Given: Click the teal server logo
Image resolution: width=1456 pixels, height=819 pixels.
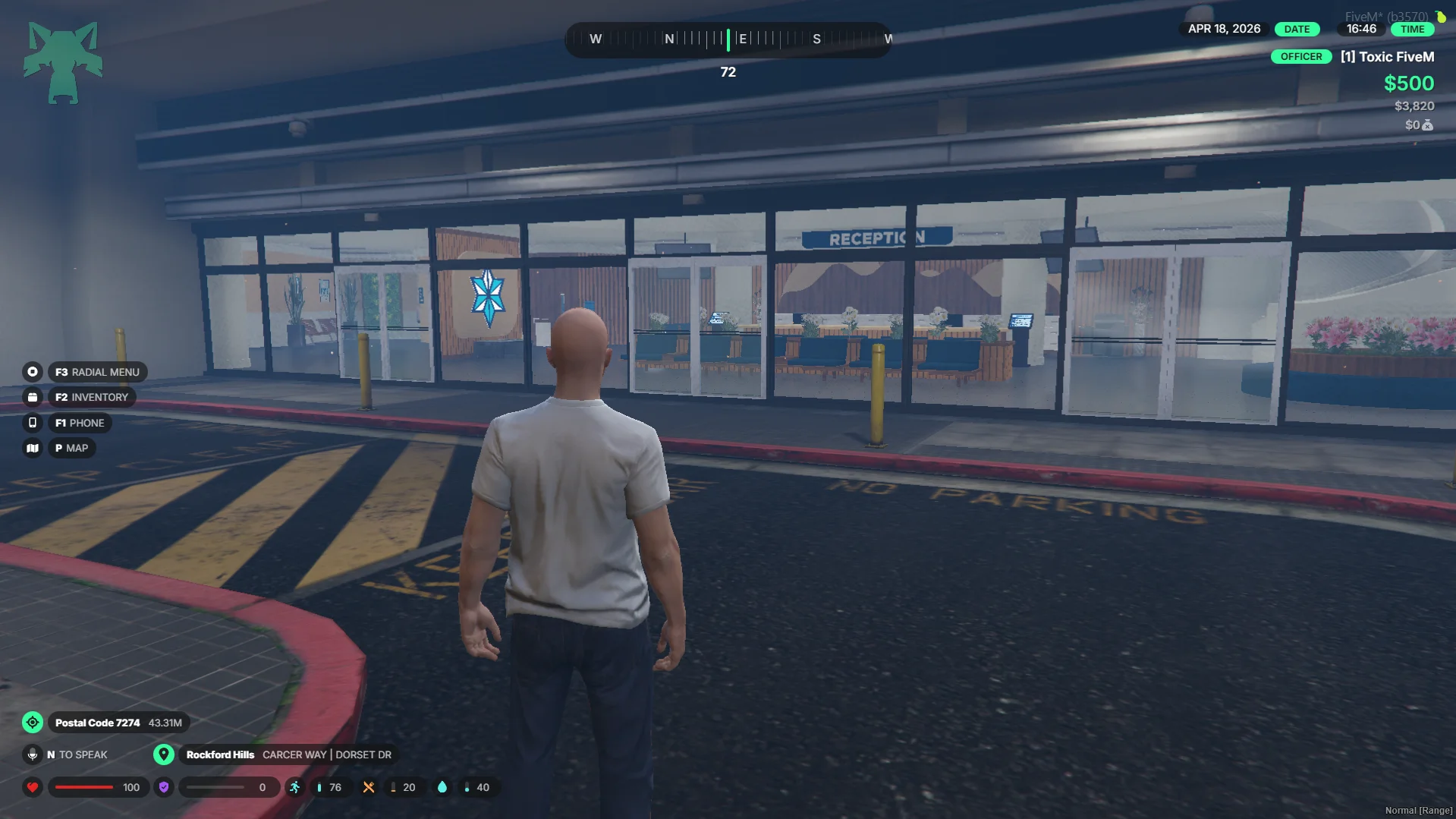Looking at the screenshot, I should point(63,62).
